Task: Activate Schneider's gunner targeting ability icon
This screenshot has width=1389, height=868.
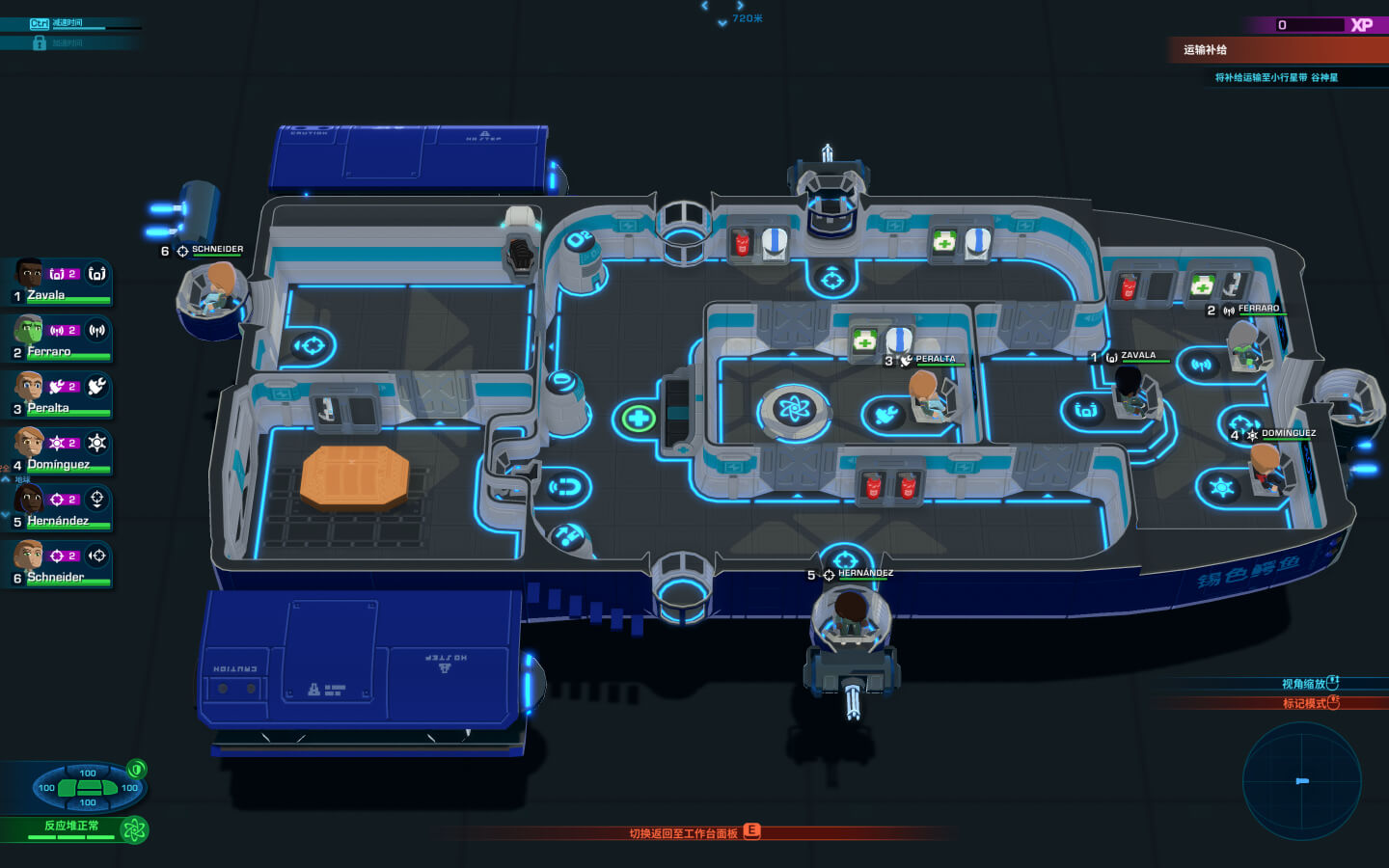Action: coord(97,556)
